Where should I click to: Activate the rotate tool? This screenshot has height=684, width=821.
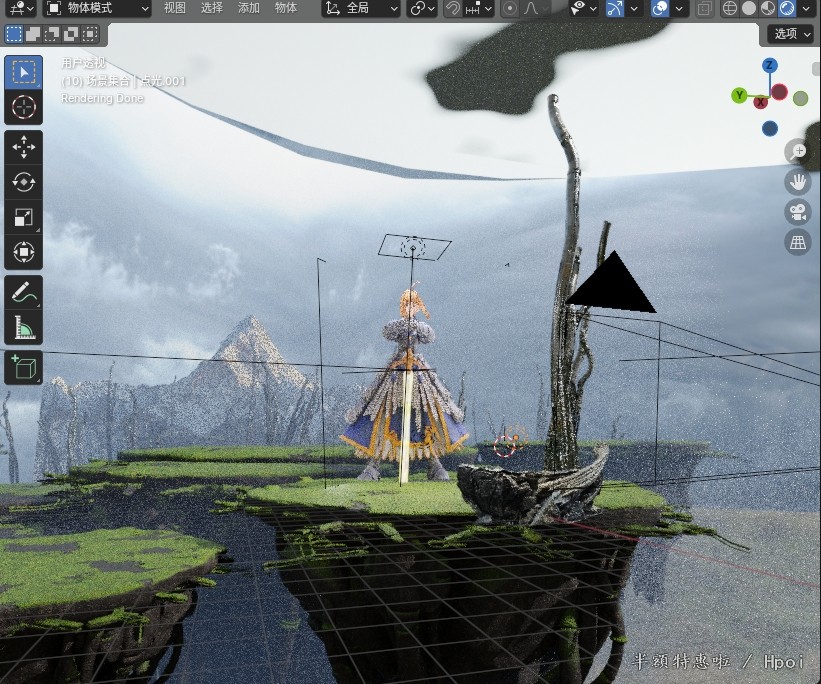[23, 182]
